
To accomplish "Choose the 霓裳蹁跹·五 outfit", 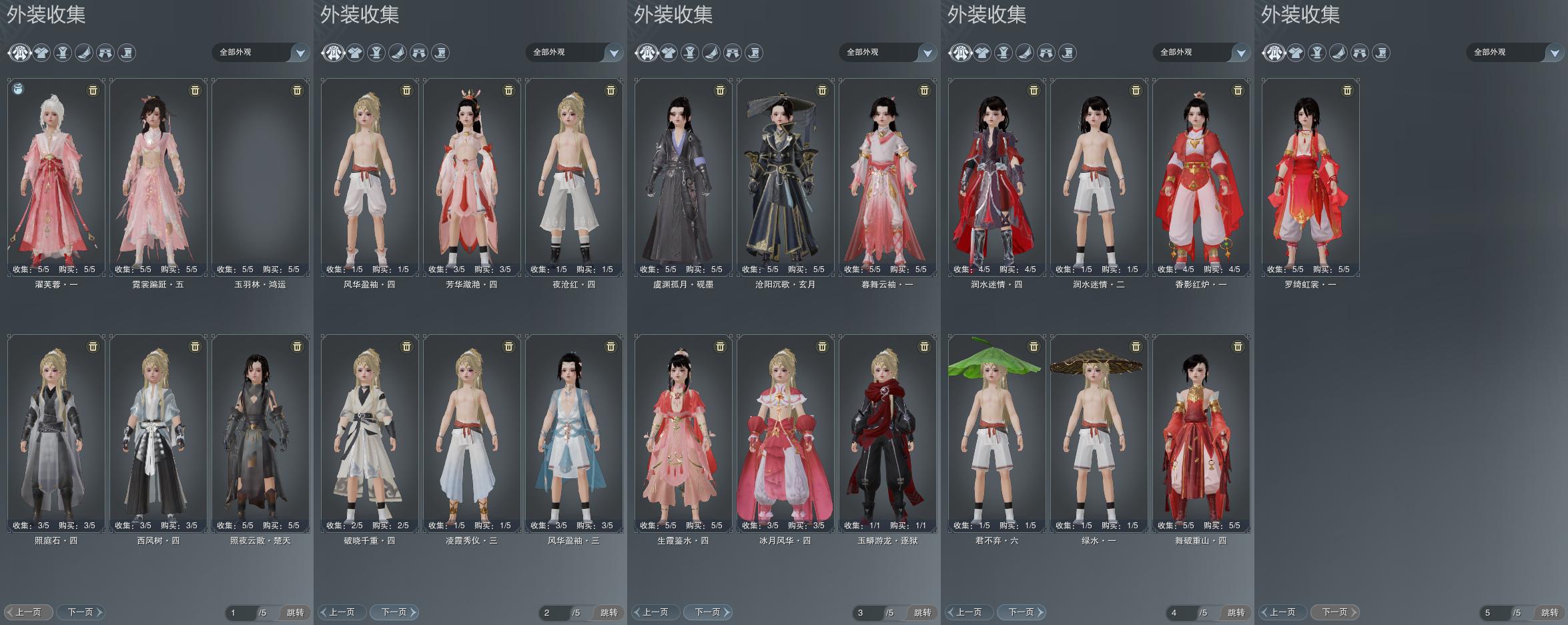I will point(158,177).
